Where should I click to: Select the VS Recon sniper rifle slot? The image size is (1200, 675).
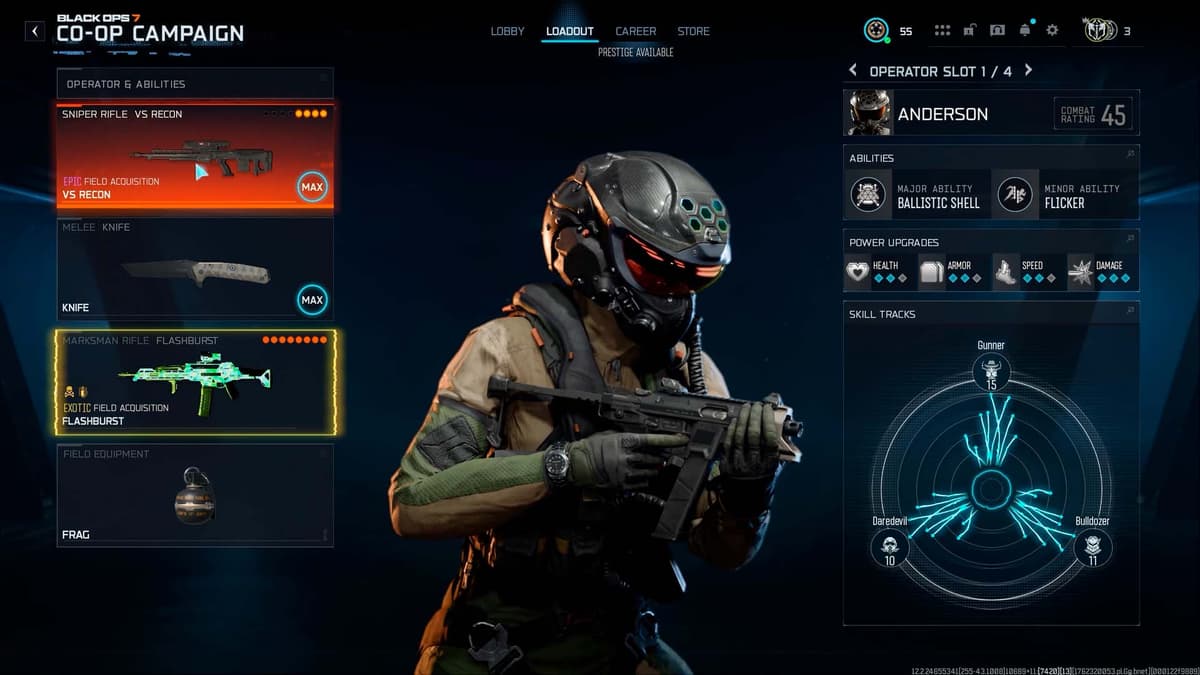pyautogui.click(x=195, y=156)
